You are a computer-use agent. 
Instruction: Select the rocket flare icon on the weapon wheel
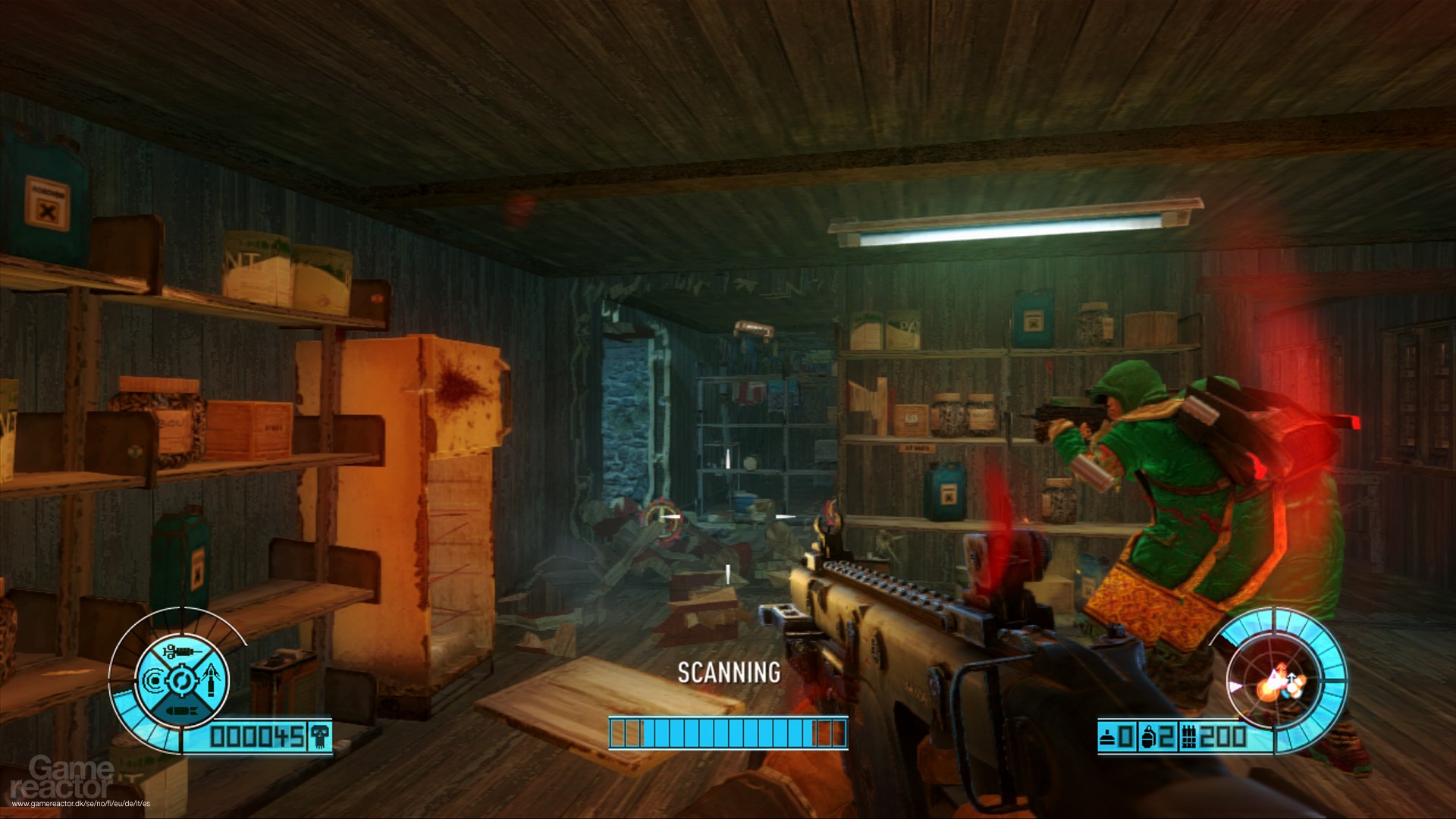212,679
